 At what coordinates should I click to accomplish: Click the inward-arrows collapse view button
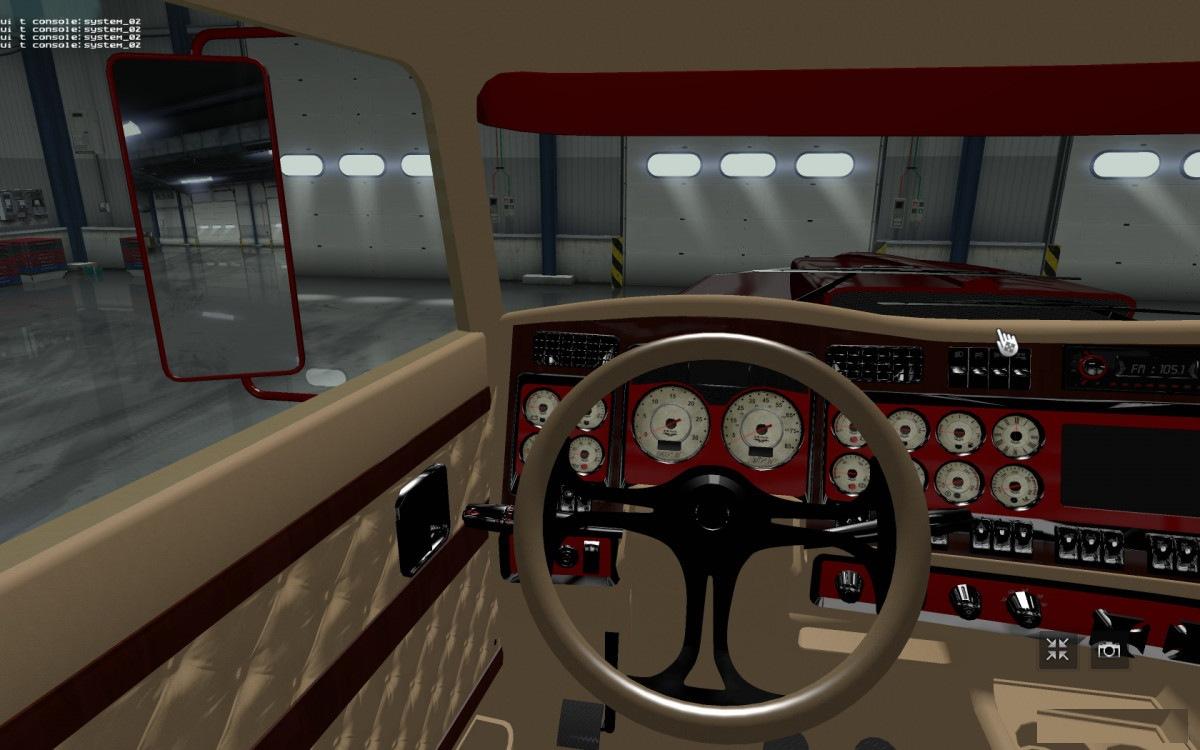[1058, 650]
